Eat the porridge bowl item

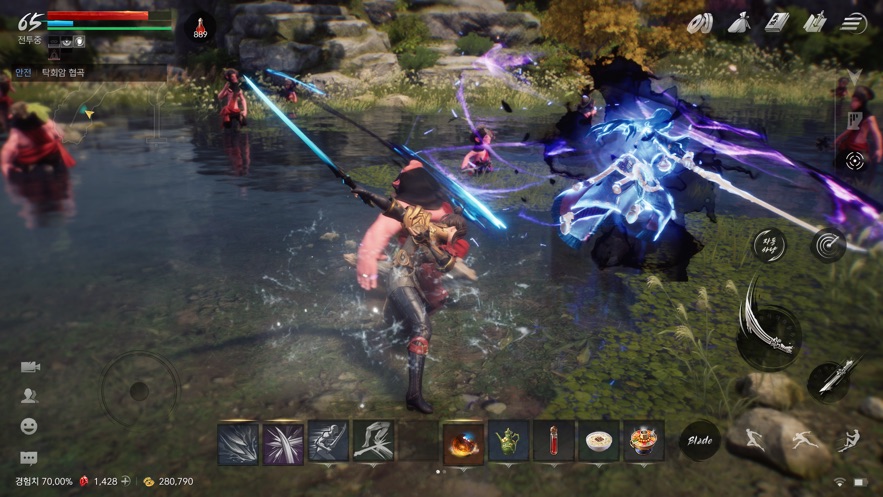click(x=598, y=441)
